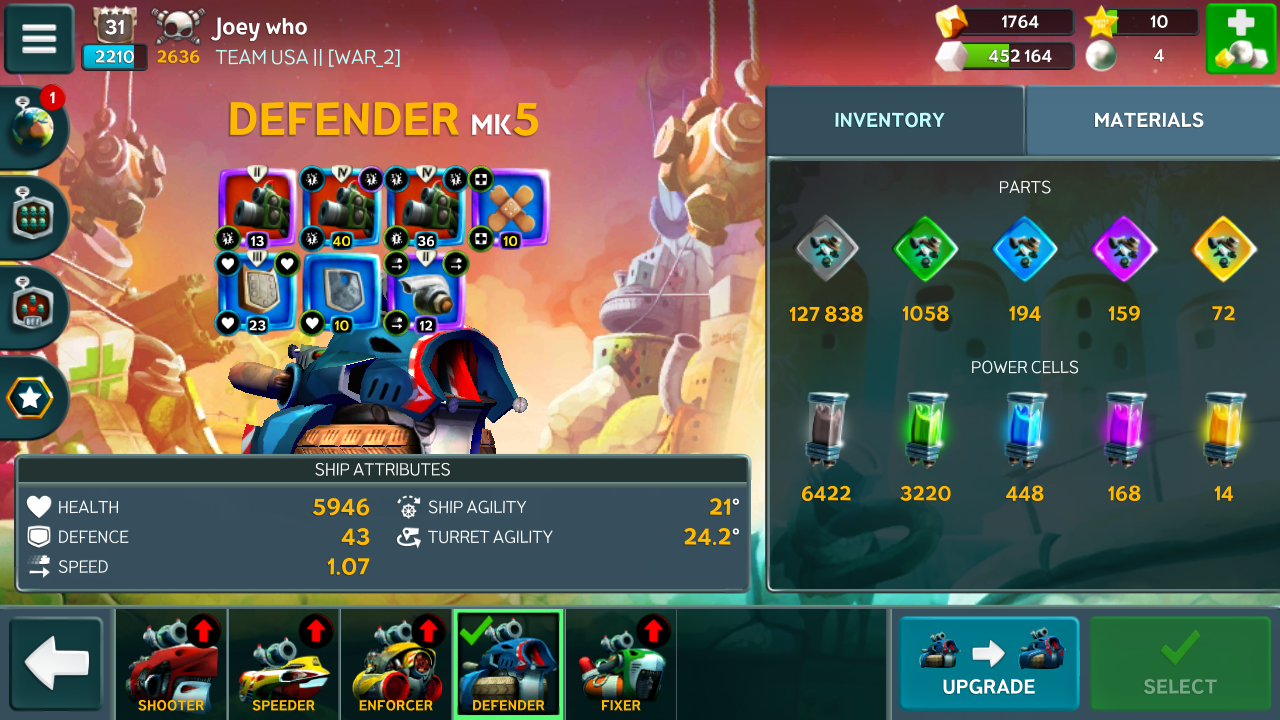The image size is (1280, 720).
Task: Open the hamburger main menu
Action: (39, 39)
